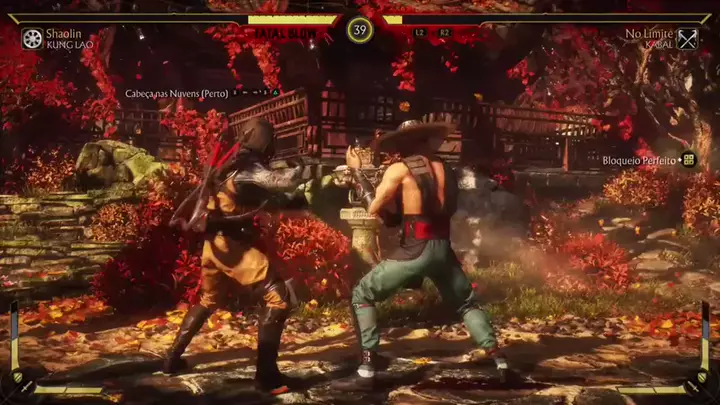Click Kabal's No Limite variation icon
720x405 pixels.
click(x=687, y=39)
